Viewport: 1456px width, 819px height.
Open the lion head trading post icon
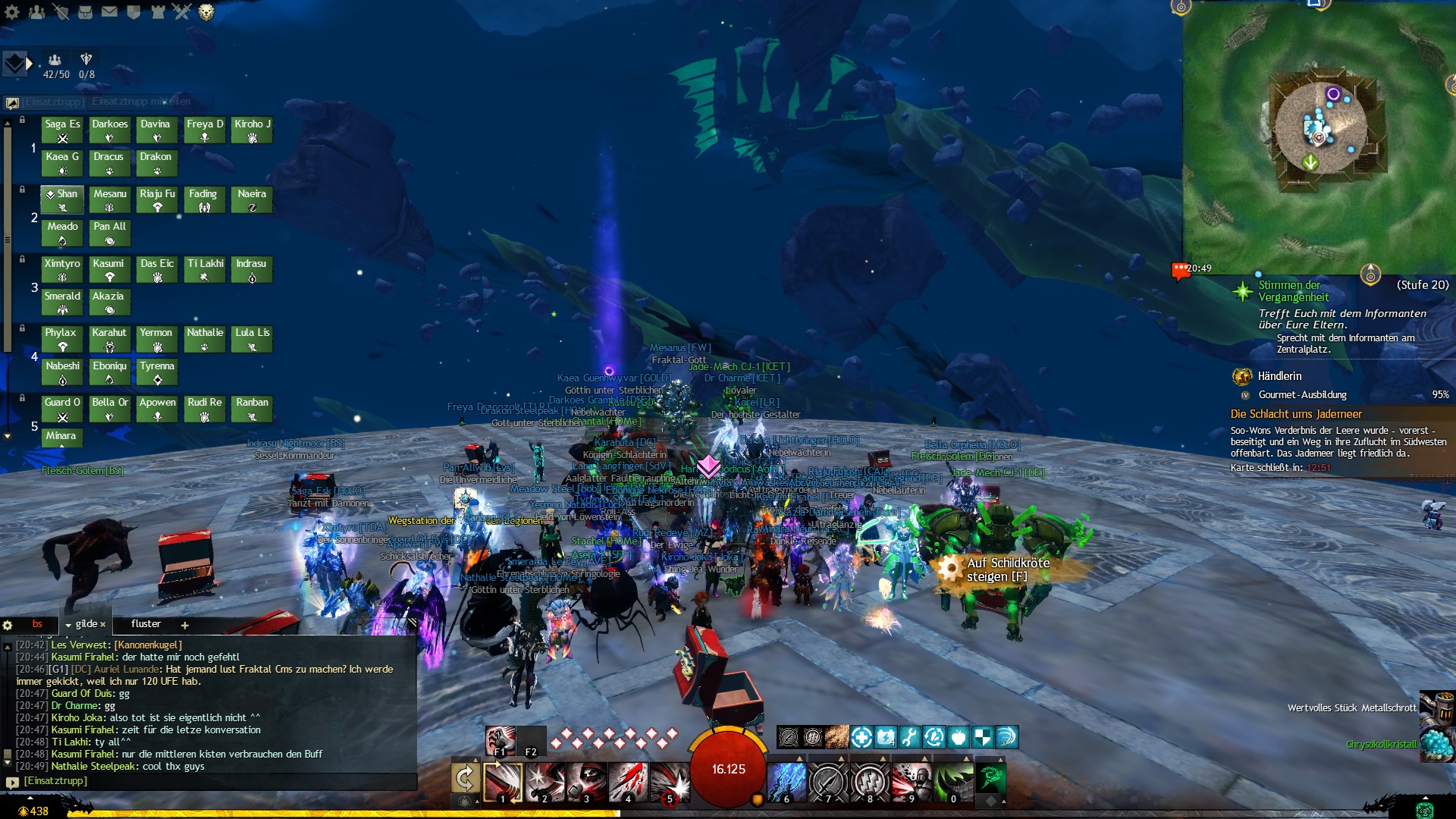click(x=206, y=12)
